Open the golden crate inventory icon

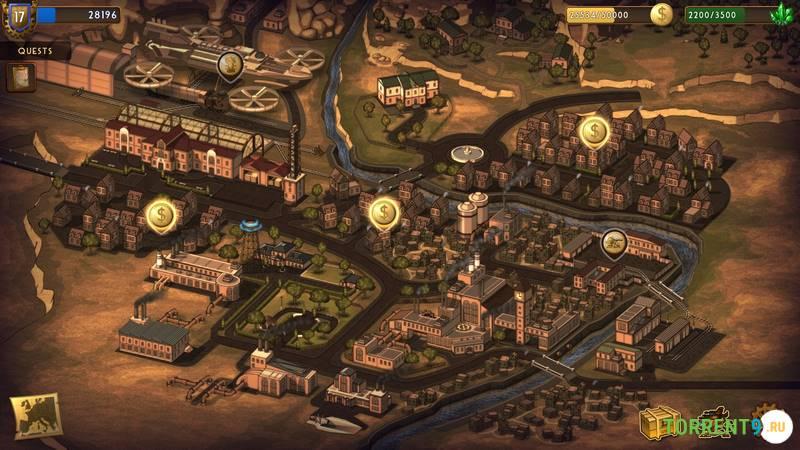pos(659,423)
